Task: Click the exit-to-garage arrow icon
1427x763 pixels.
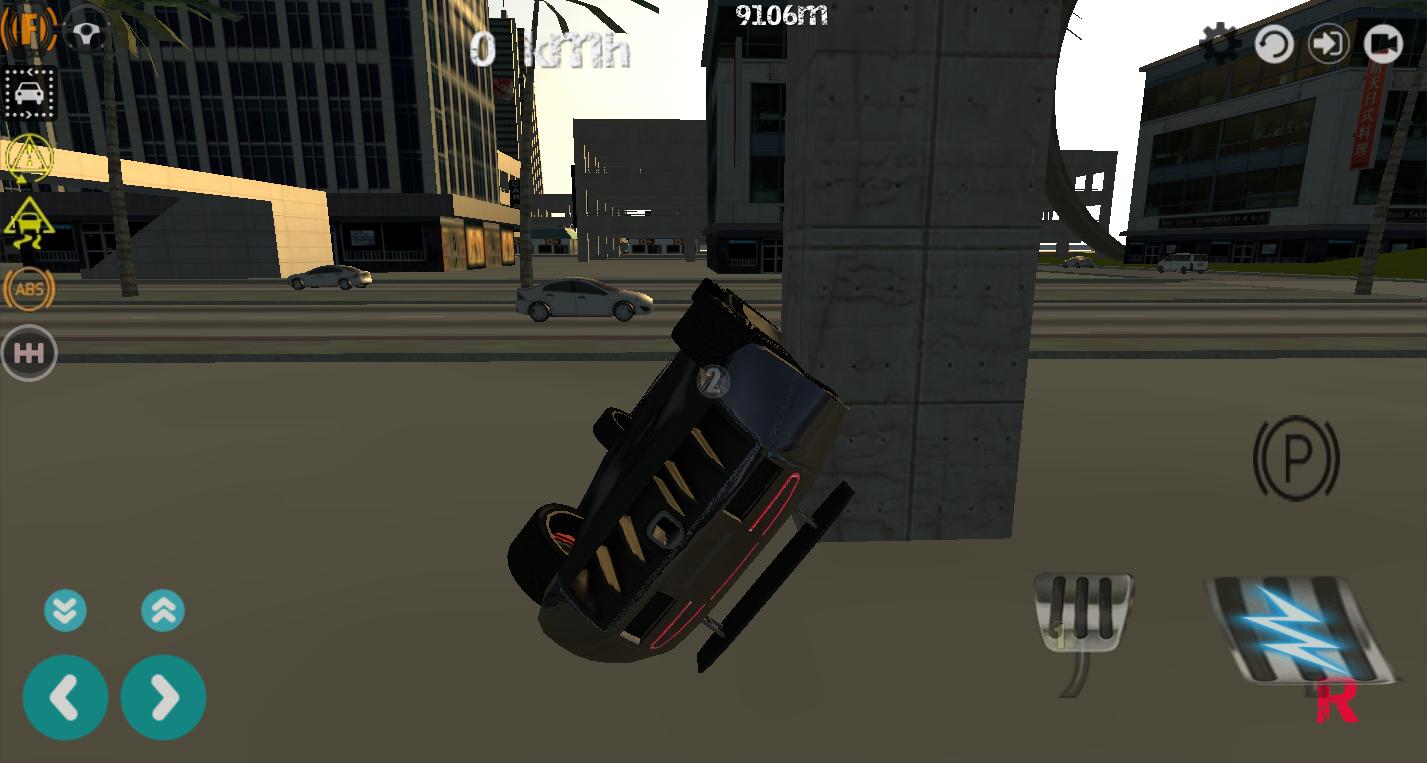Action: pyautogui.click(x=1328, y=44)
